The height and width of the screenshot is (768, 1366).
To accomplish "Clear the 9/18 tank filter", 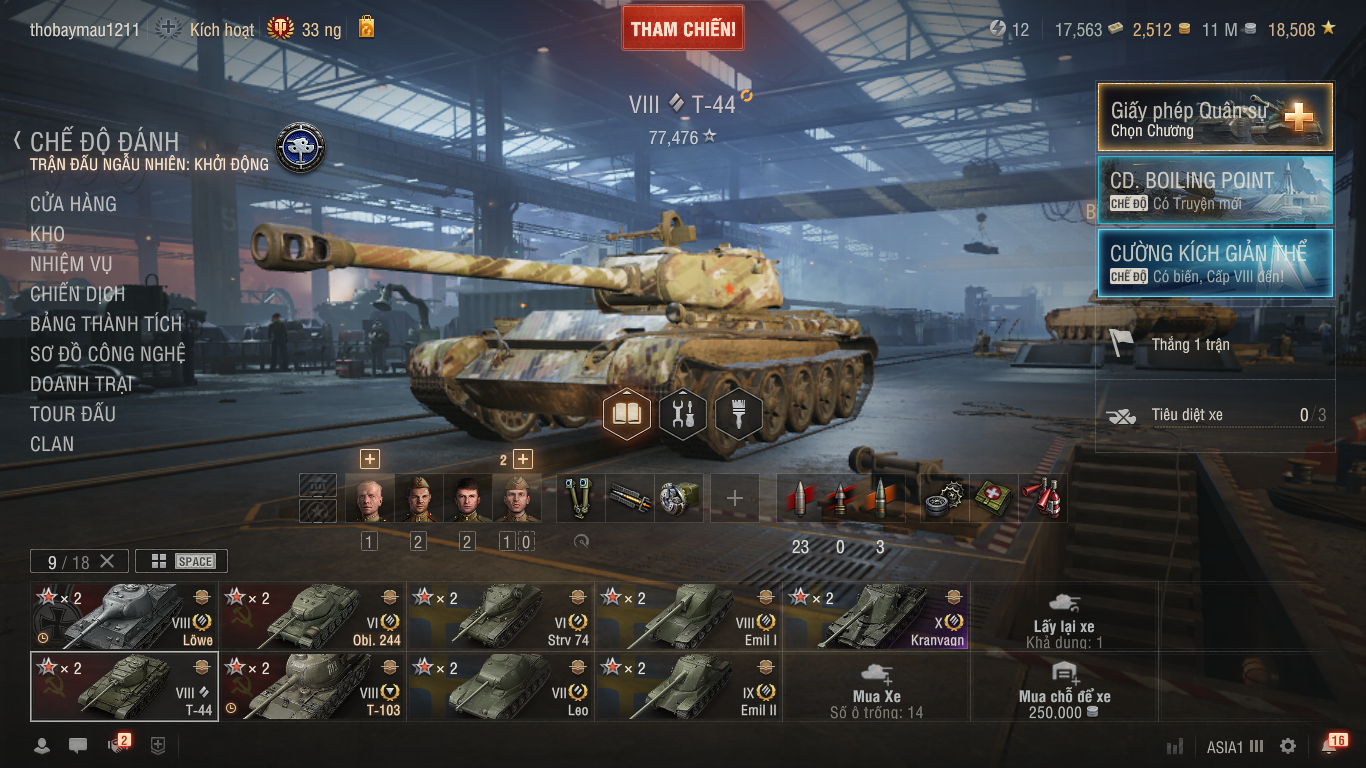I will click(x=107, y=561).
